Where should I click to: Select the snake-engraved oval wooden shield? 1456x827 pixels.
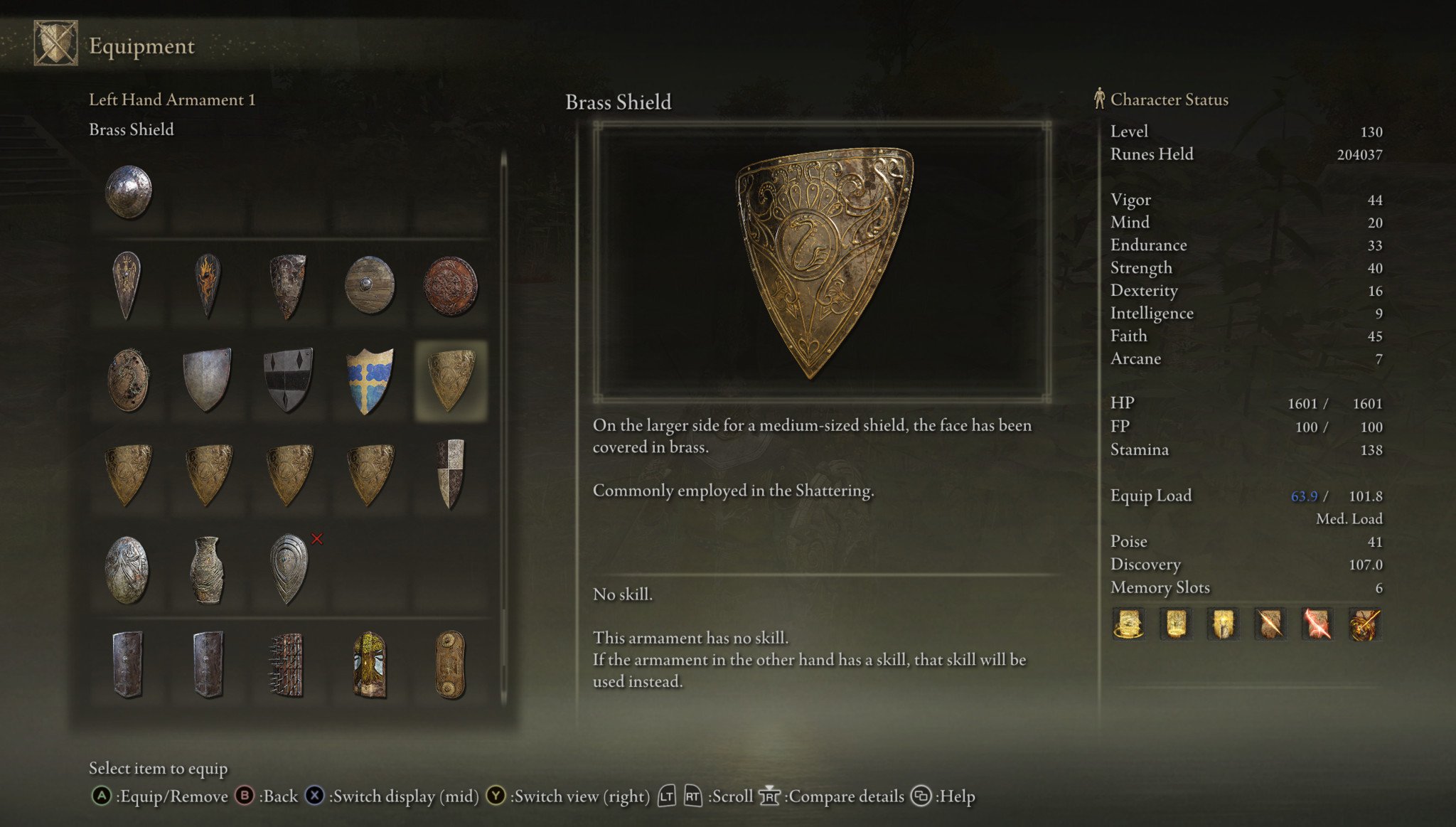point(128,380)
